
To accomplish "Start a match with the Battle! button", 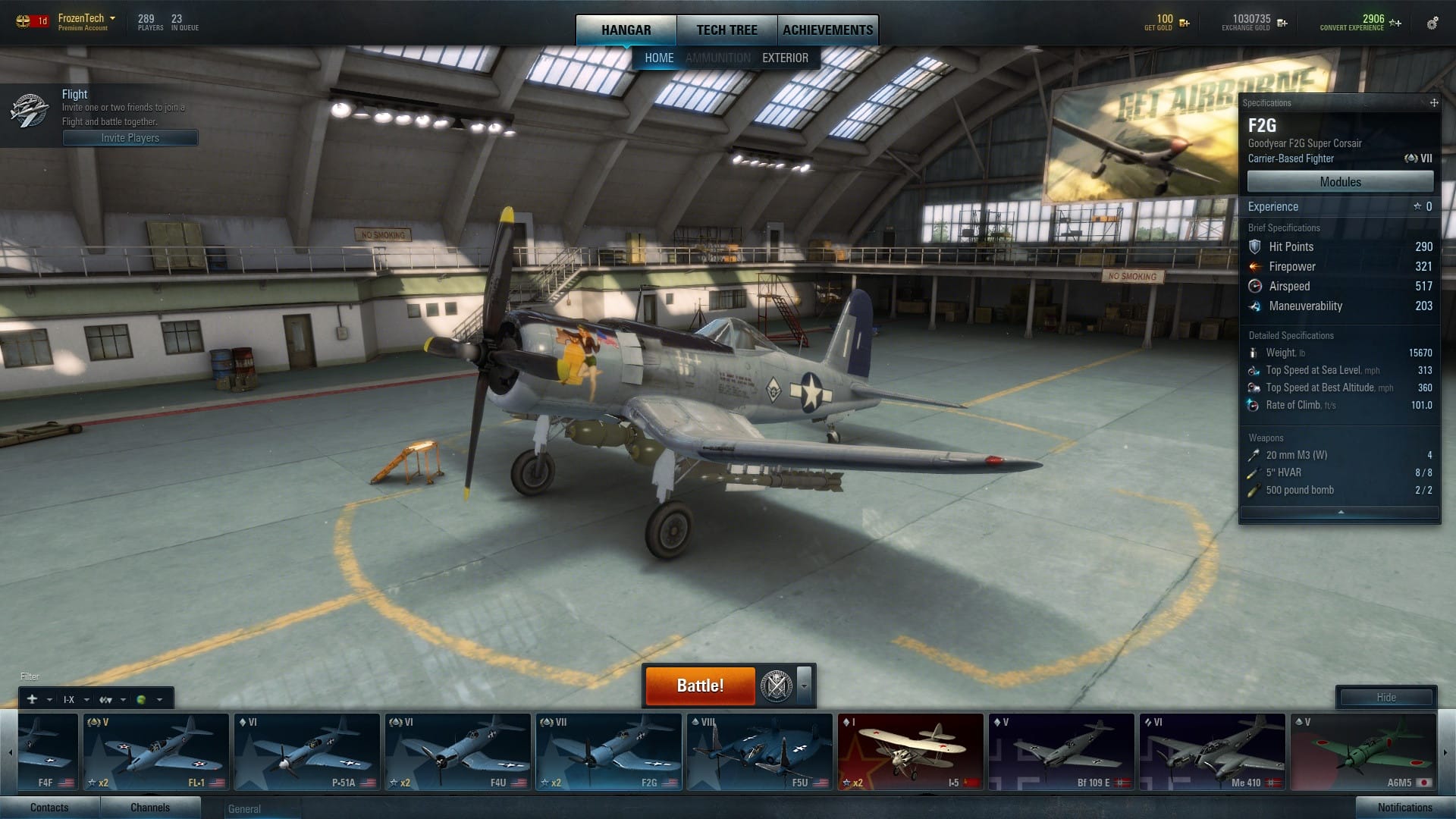I will 700,686.
